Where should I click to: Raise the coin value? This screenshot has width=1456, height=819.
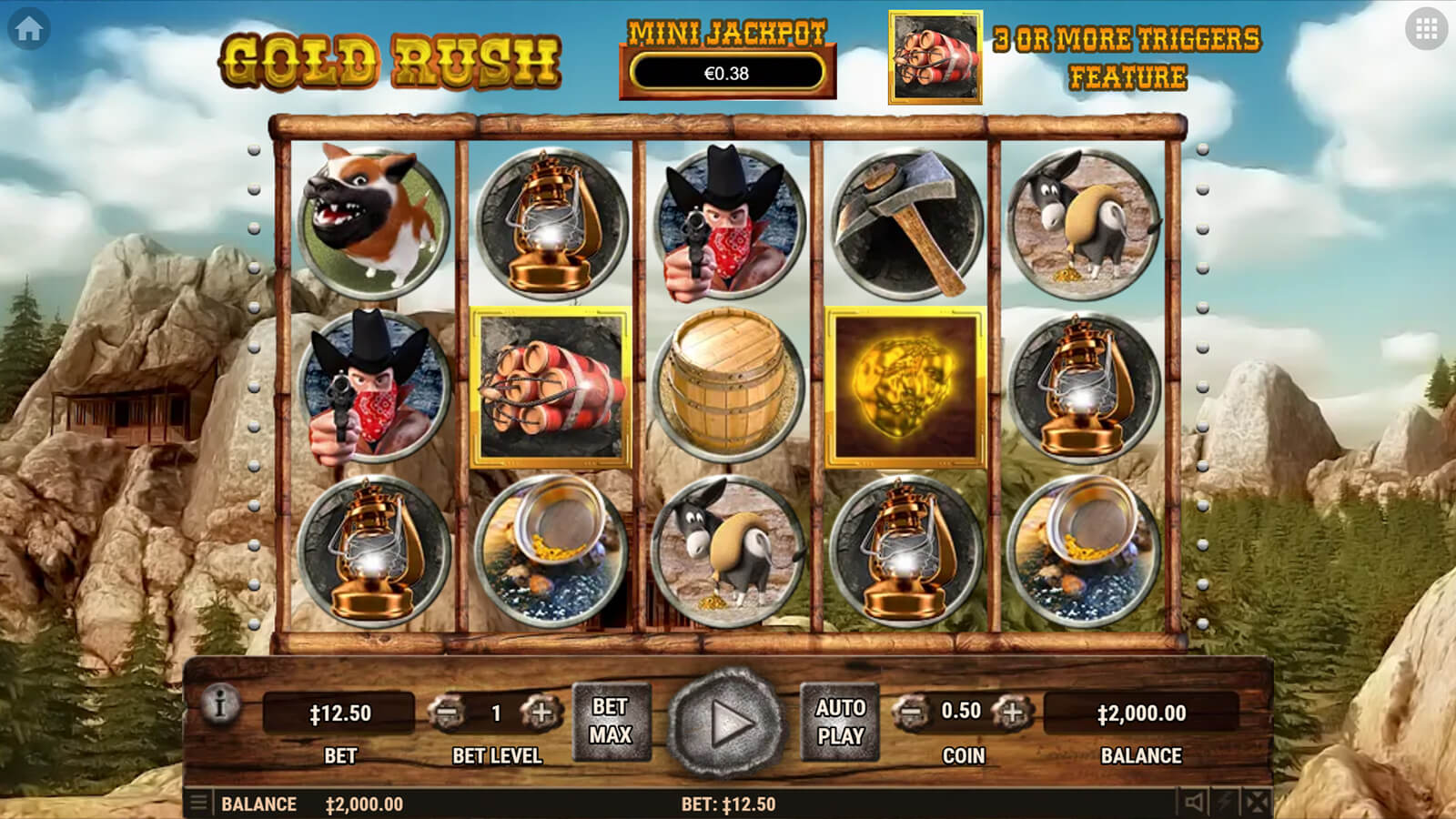click(1011, 712)
